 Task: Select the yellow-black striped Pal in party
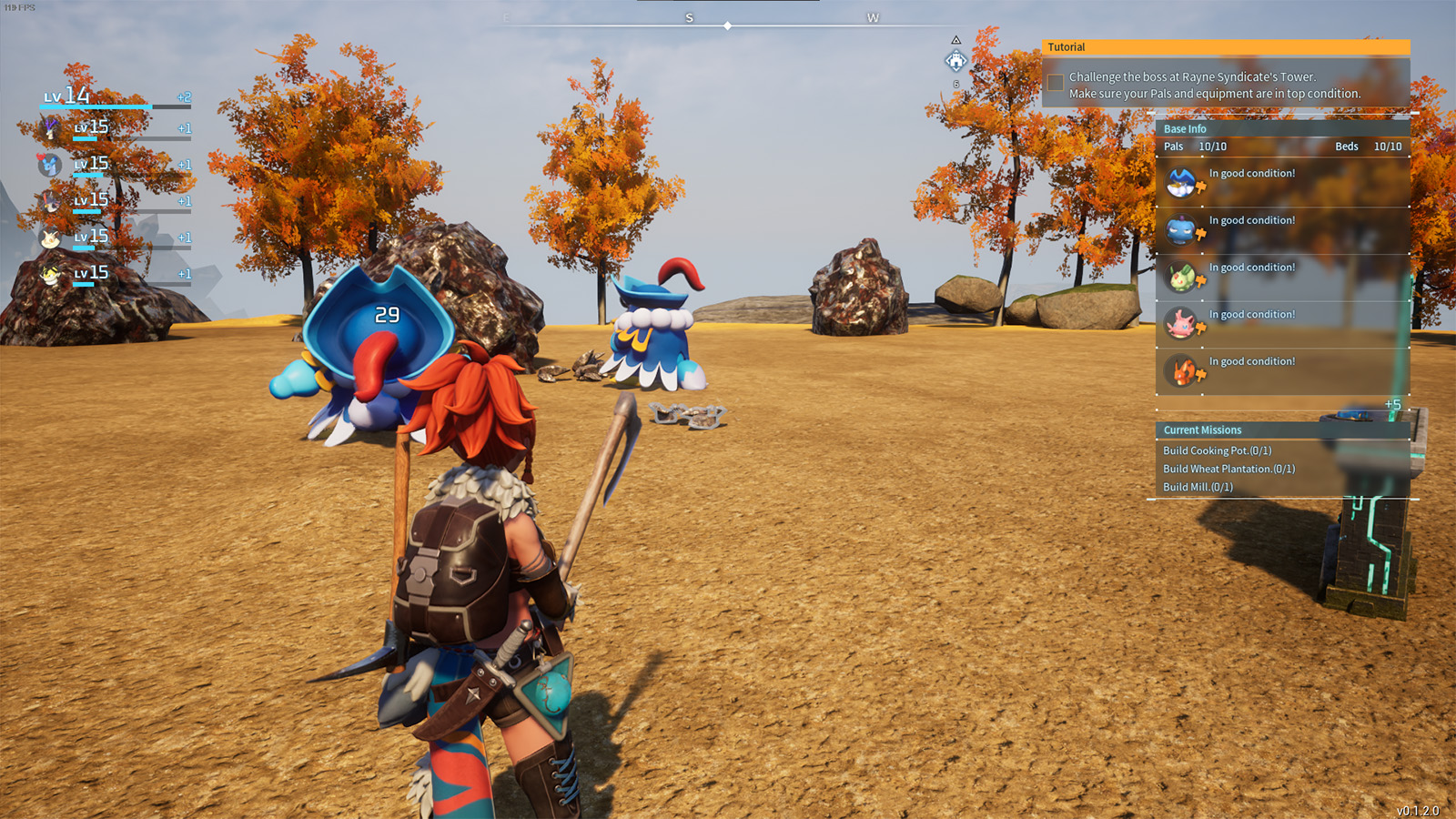pos(50,274)
